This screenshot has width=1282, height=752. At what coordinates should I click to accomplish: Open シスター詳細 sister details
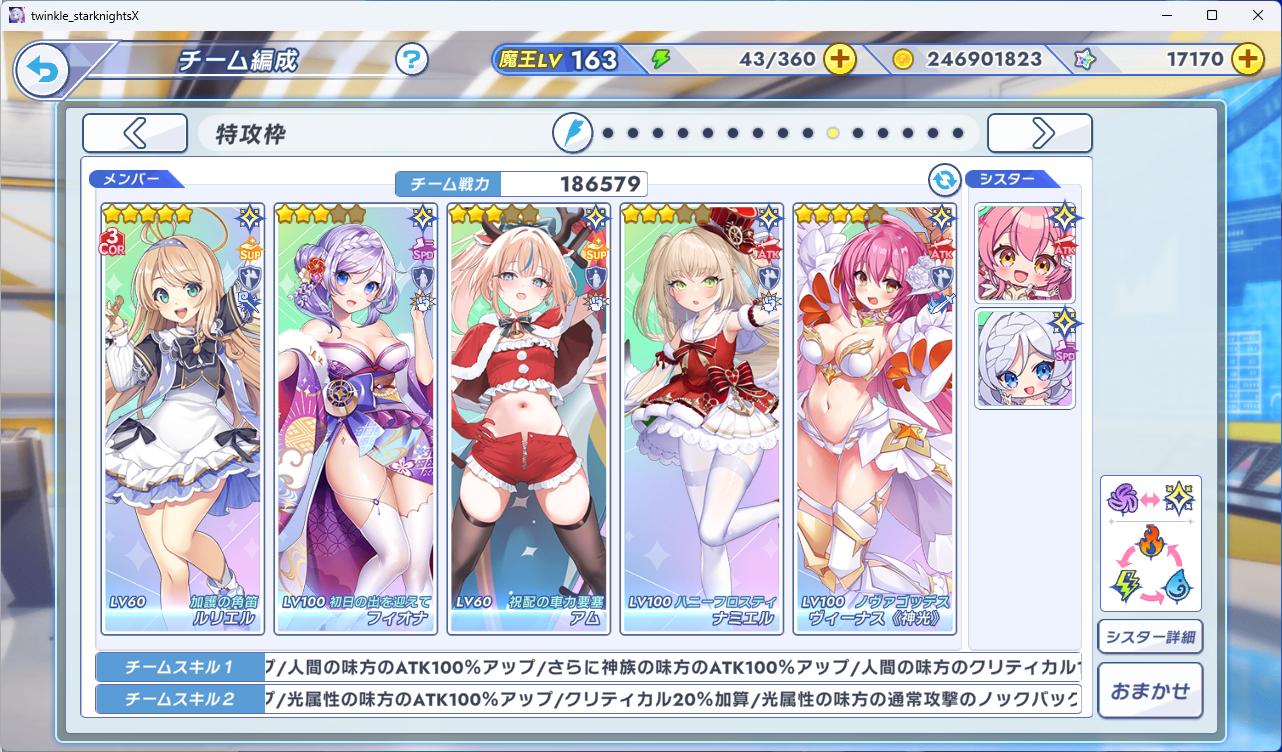click(1150, 637)
